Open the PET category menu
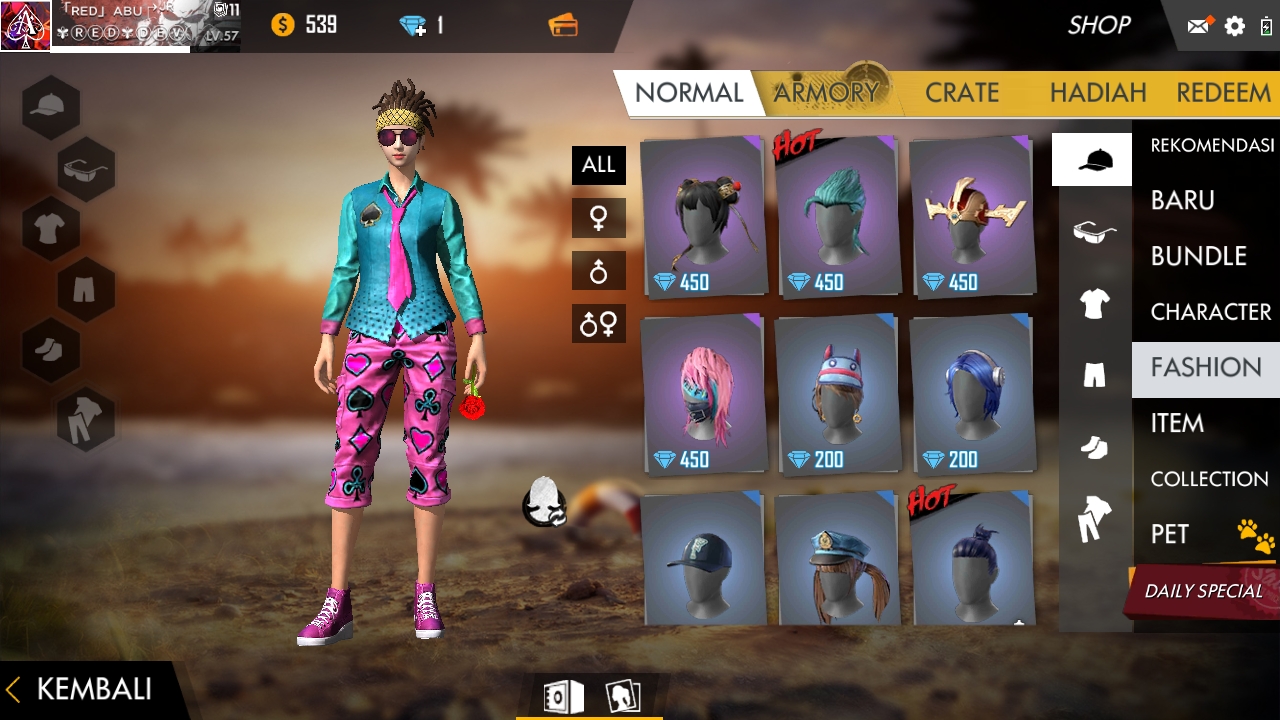Viewport: 1280px width, 720px height. coord(1196,534)
